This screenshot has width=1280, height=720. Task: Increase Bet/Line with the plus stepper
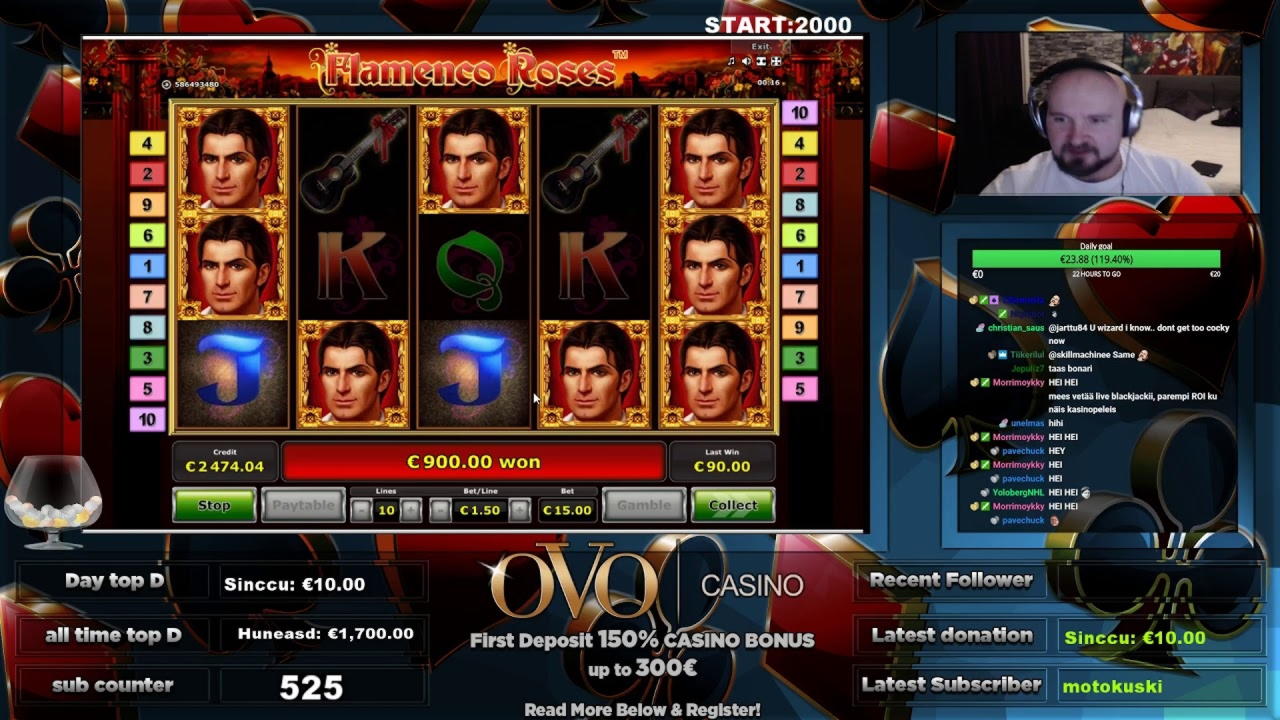click(519, 509)
